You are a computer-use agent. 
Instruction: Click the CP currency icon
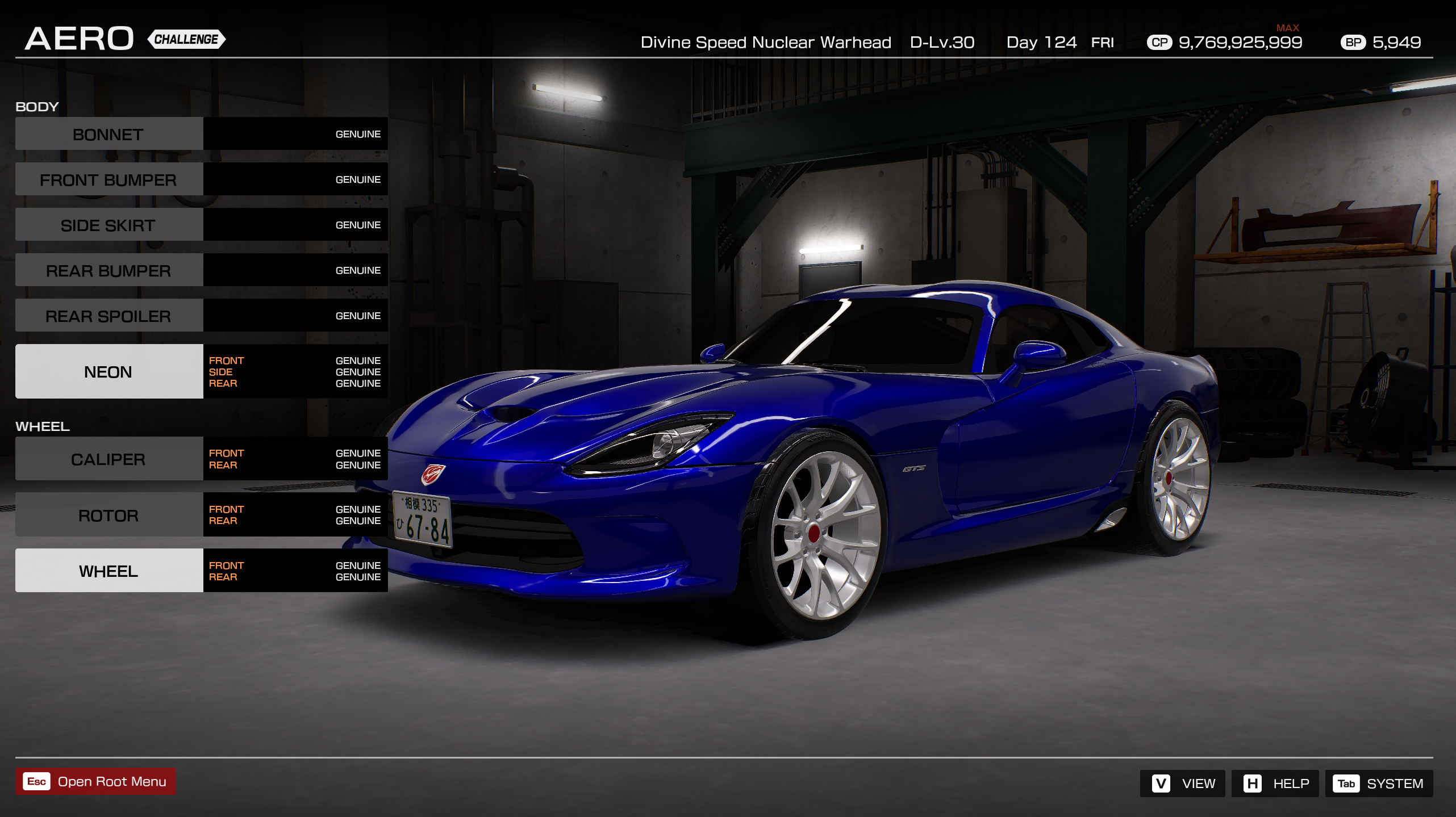(1161, 42)
